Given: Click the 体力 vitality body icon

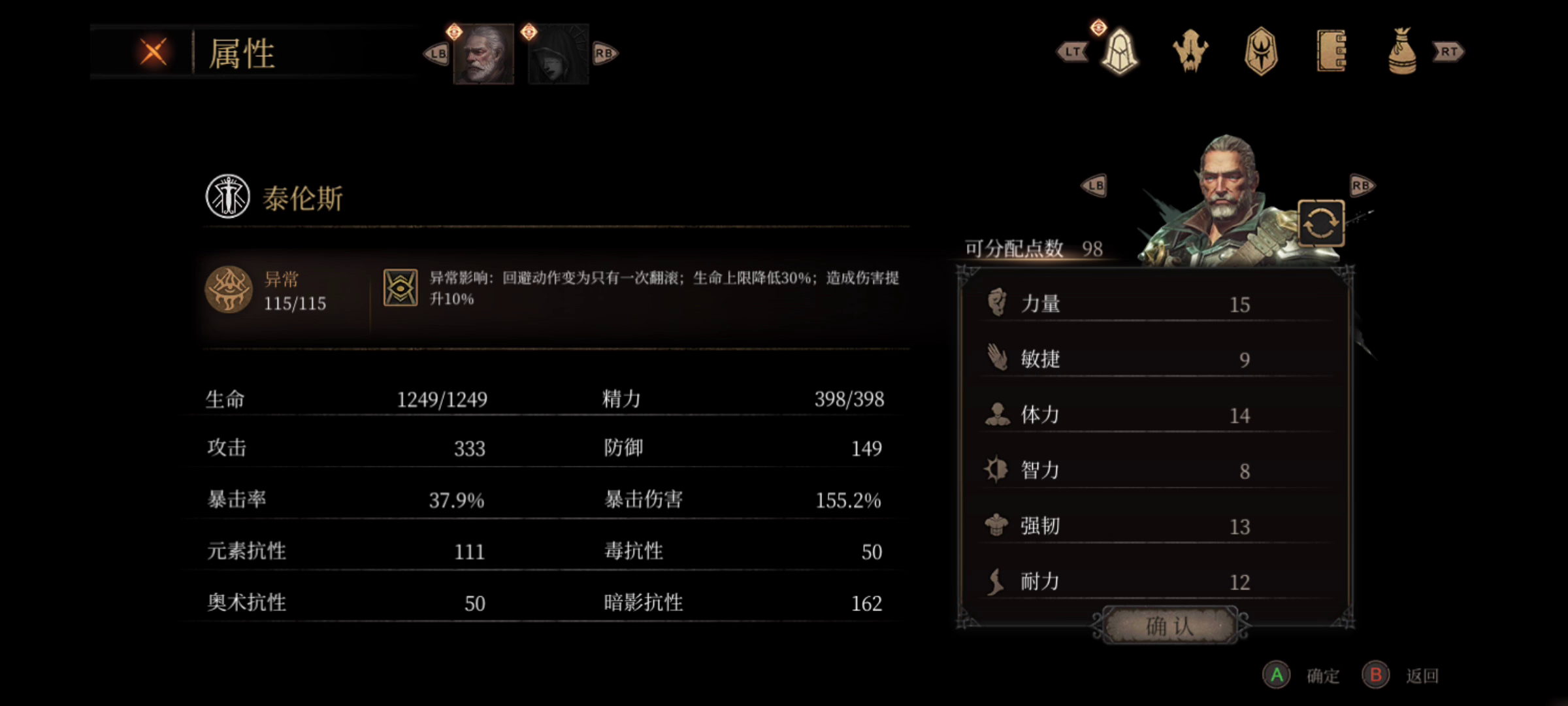Looking at the screenshot, I should pyautogui.click(x=996, y=413).
